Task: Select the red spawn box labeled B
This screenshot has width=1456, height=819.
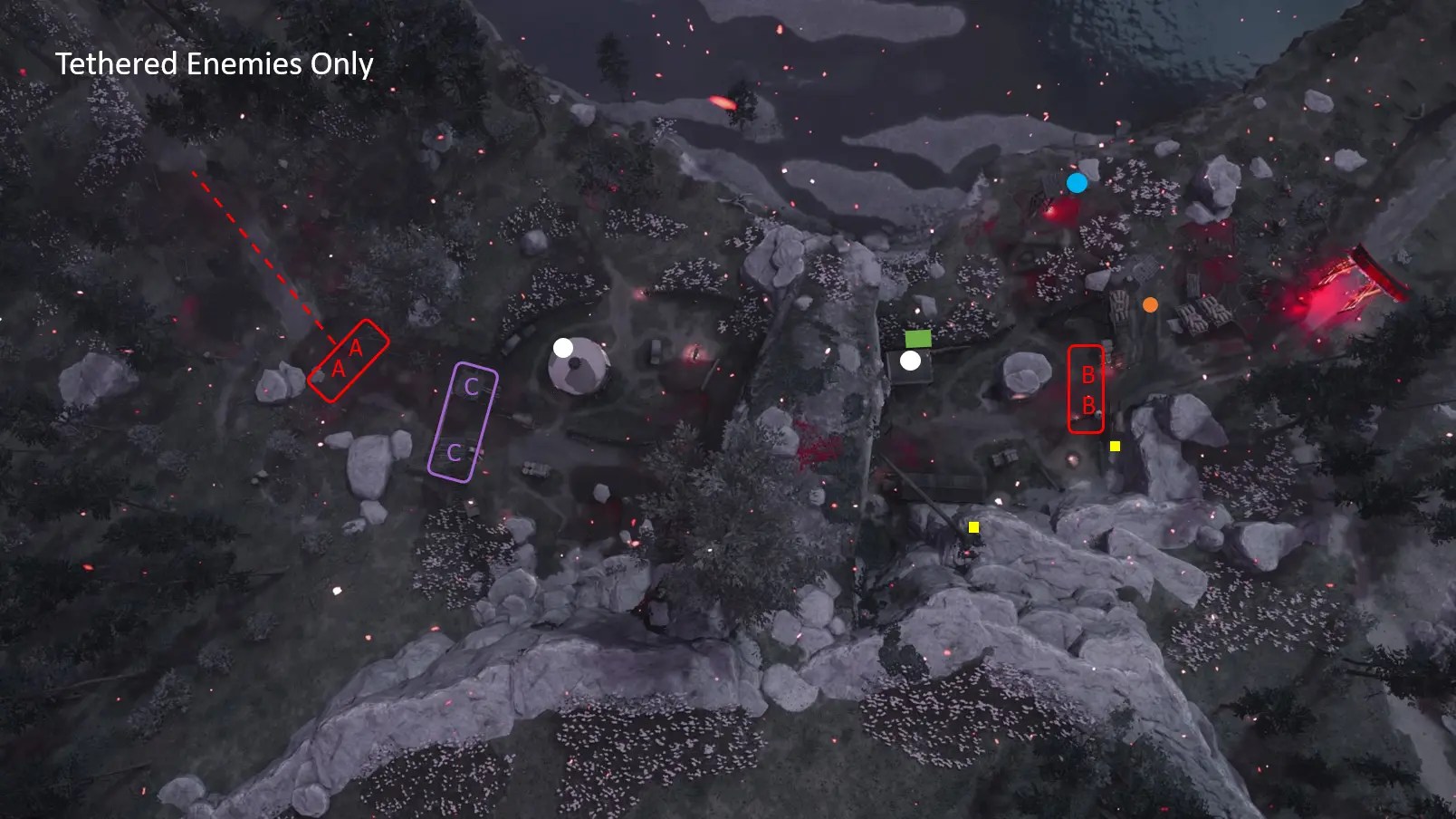Action: 1086,390
